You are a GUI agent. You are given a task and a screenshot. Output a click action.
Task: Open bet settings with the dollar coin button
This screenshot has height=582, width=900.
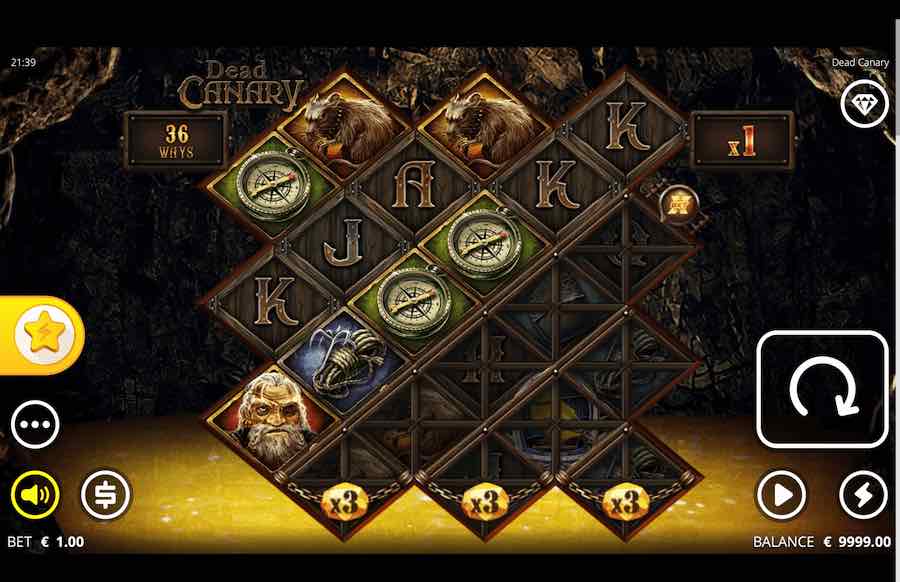click(x=105, y=495)
